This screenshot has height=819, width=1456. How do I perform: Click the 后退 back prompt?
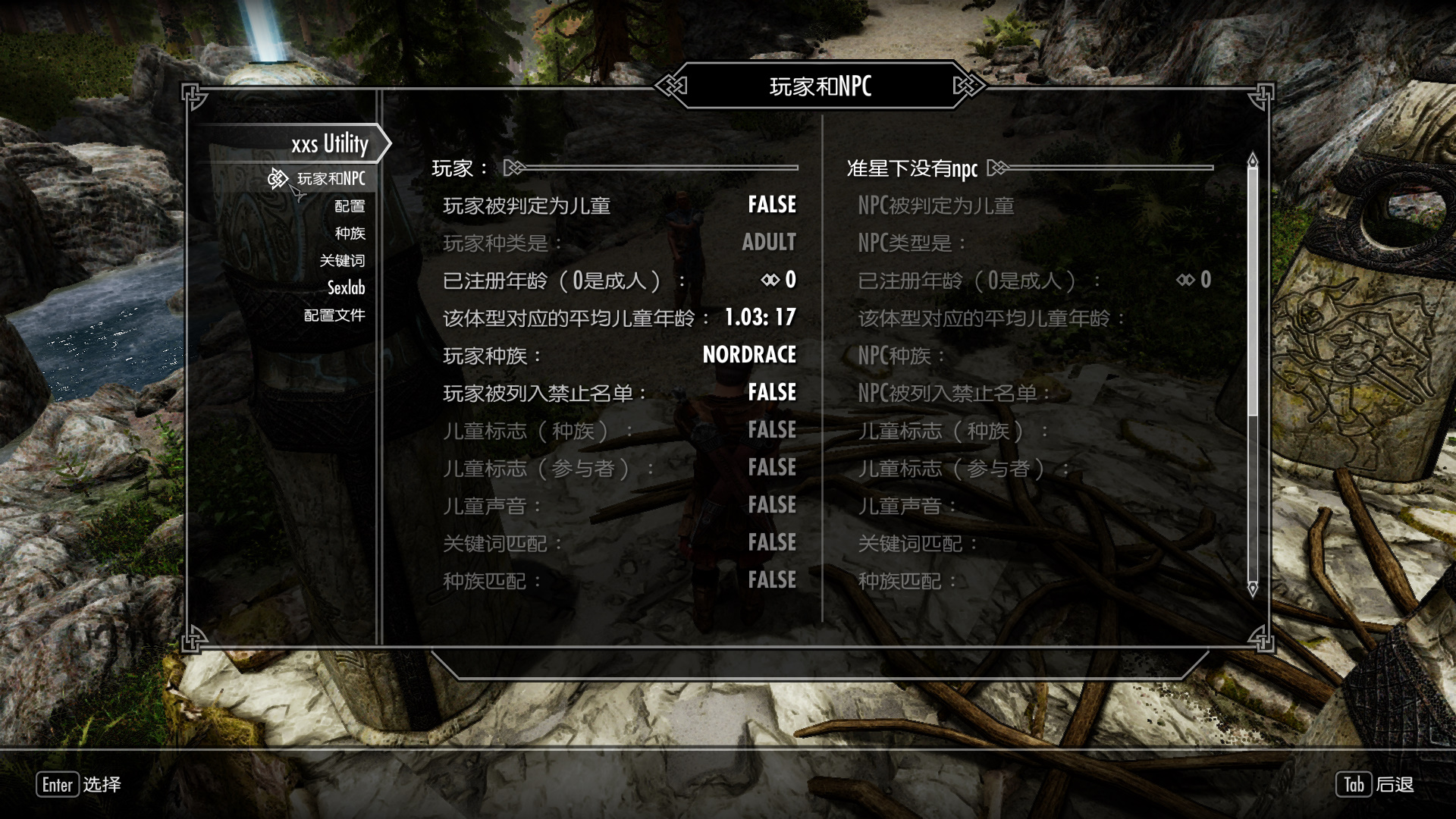point(1375,785)
